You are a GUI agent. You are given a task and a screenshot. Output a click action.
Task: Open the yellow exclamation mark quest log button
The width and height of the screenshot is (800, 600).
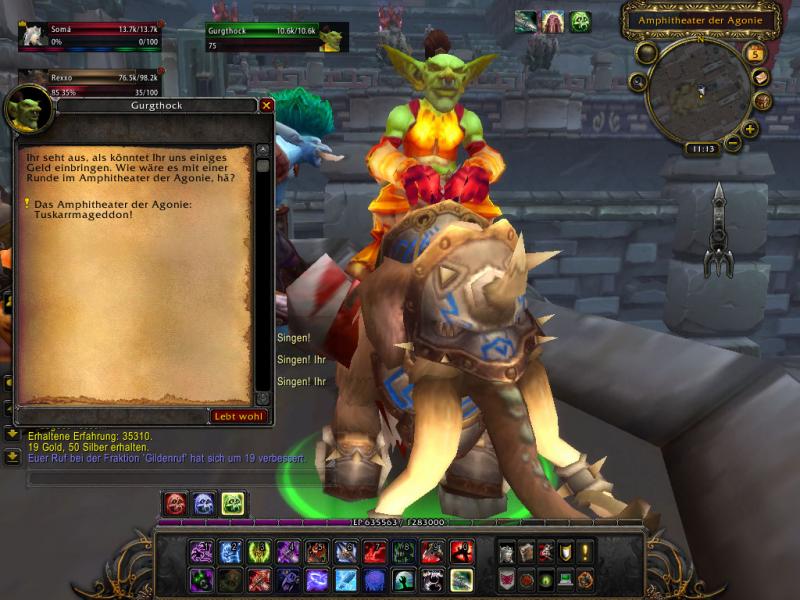click(585, 551)
